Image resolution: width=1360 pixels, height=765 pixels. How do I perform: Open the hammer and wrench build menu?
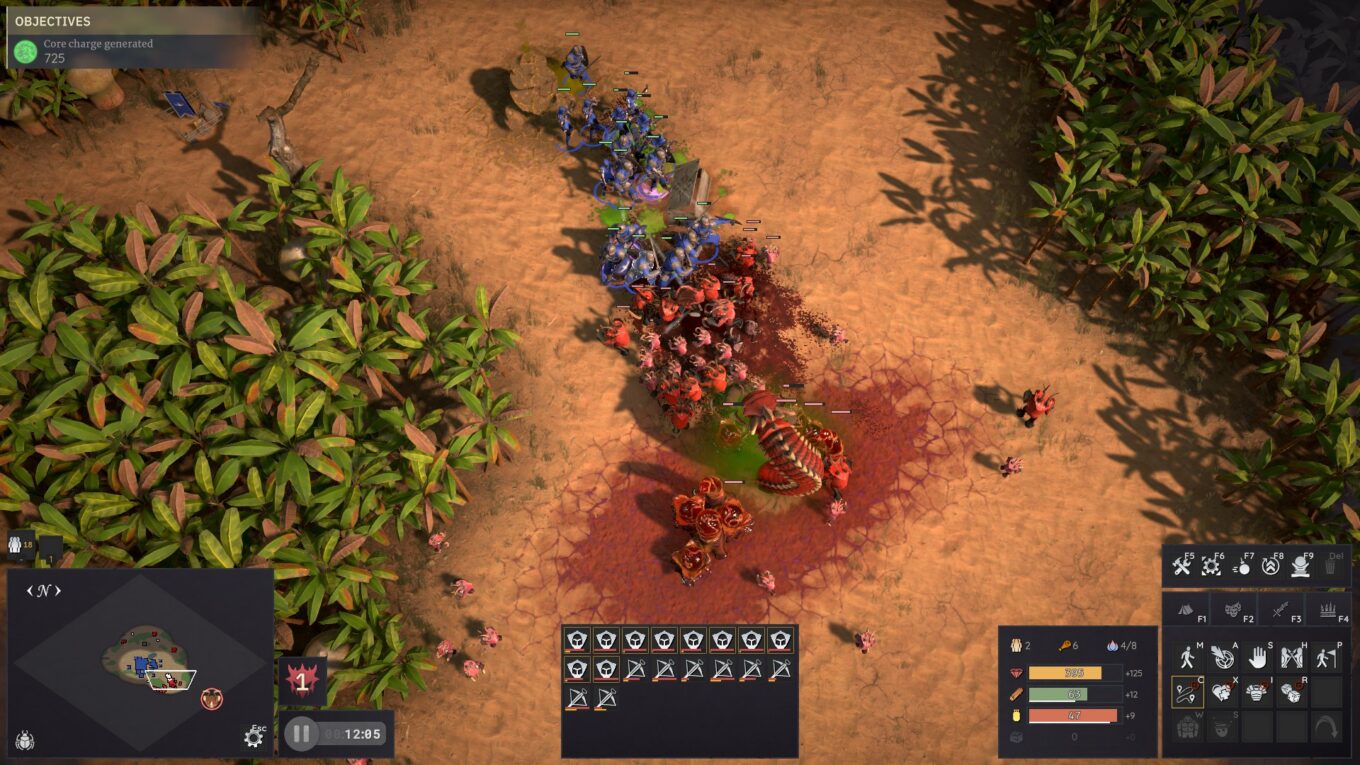click(x=1181, y=567)
